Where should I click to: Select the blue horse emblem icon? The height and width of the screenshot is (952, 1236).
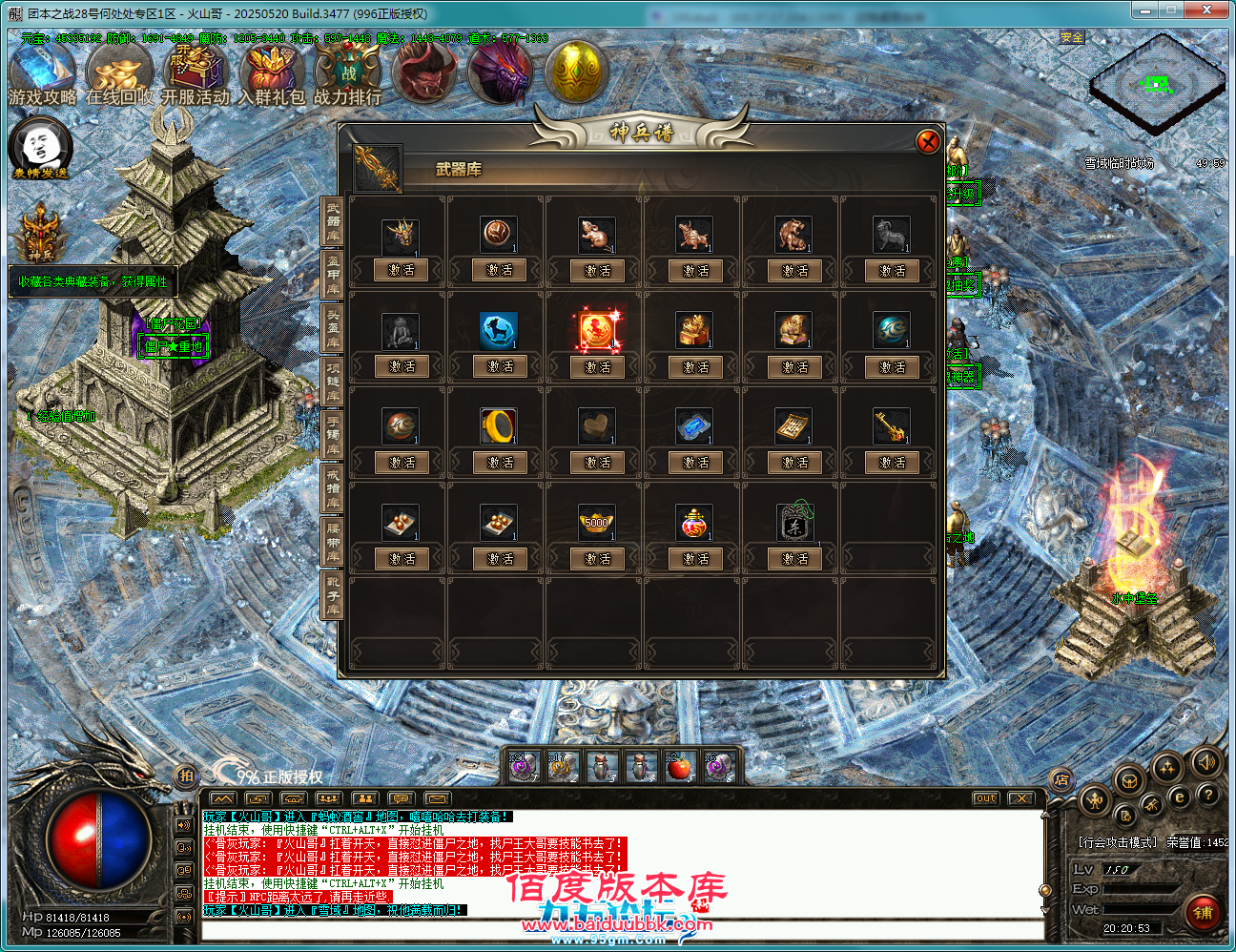pyautogui.click(x=499, y=330)
